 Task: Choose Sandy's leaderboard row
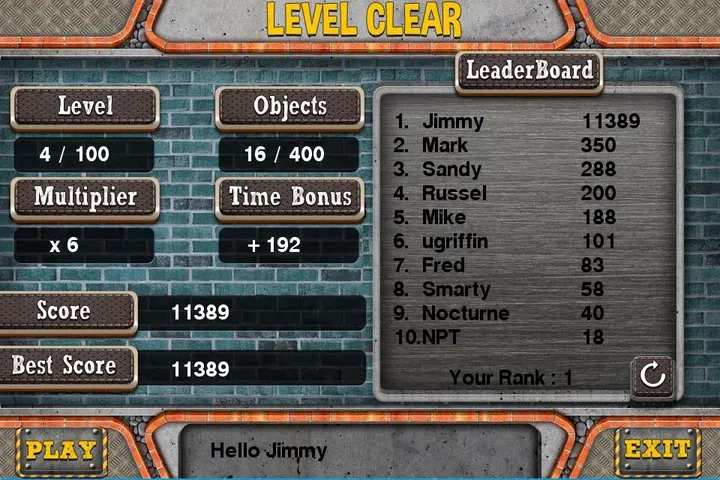click(x=516, y=170)
